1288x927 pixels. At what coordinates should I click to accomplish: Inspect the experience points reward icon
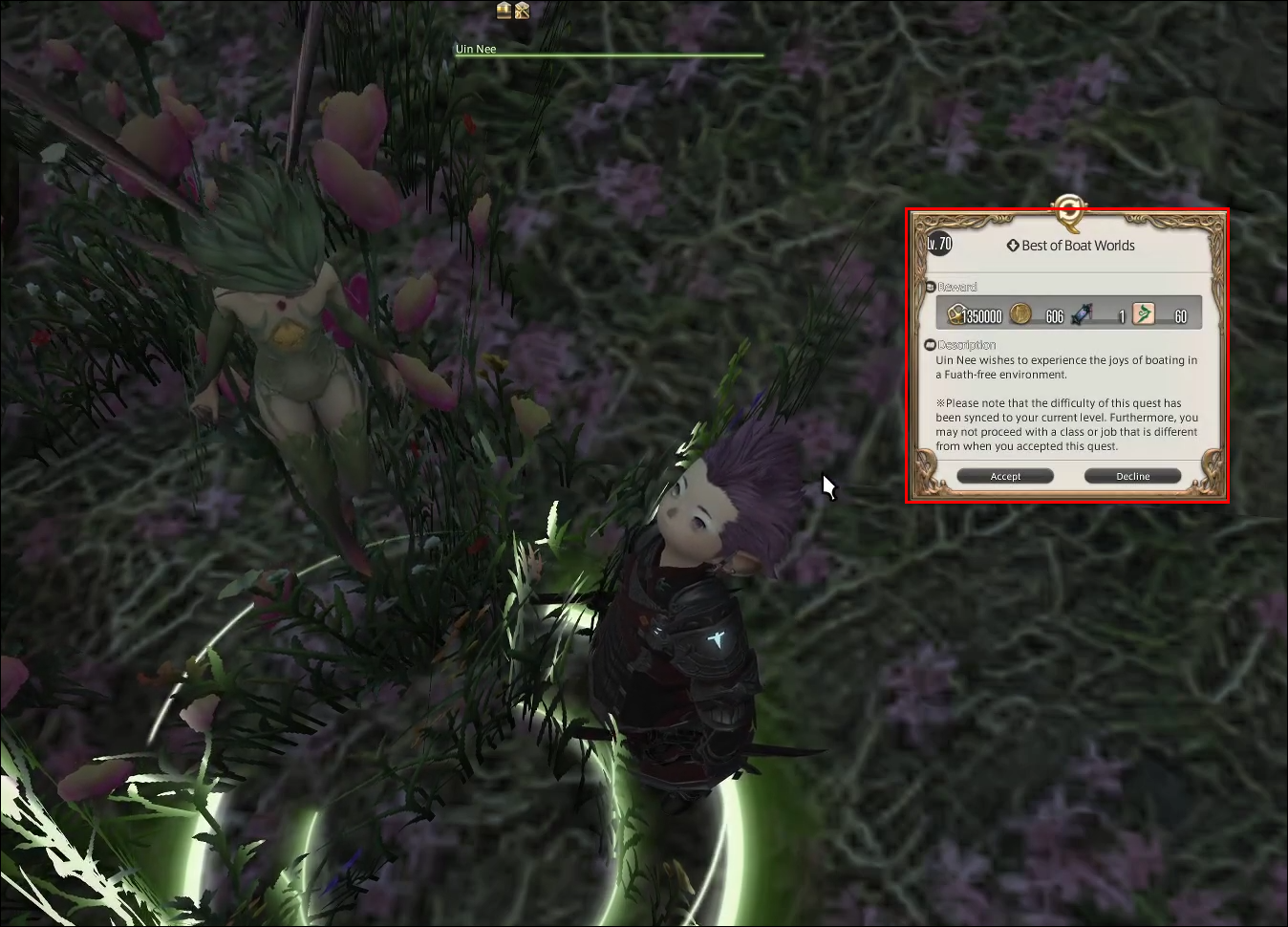[x=956, y=313]
